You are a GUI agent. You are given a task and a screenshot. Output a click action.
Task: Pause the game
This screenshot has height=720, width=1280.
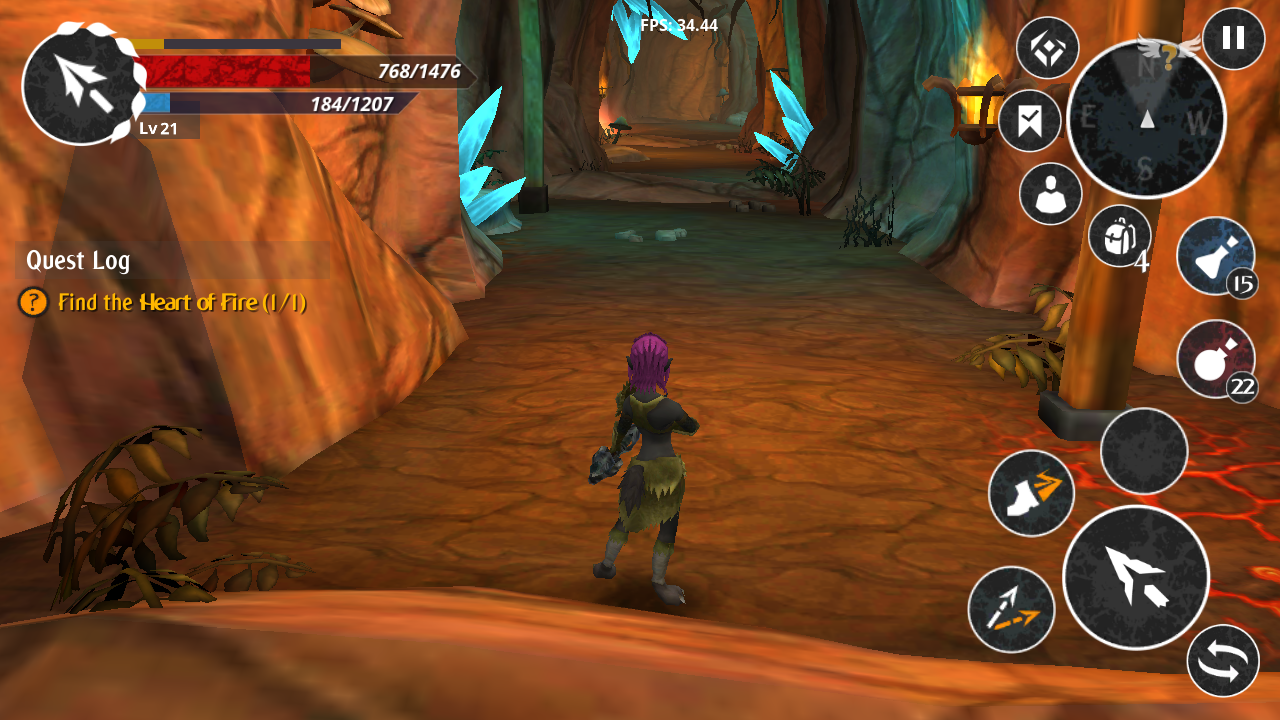(x=1233, y=39)
